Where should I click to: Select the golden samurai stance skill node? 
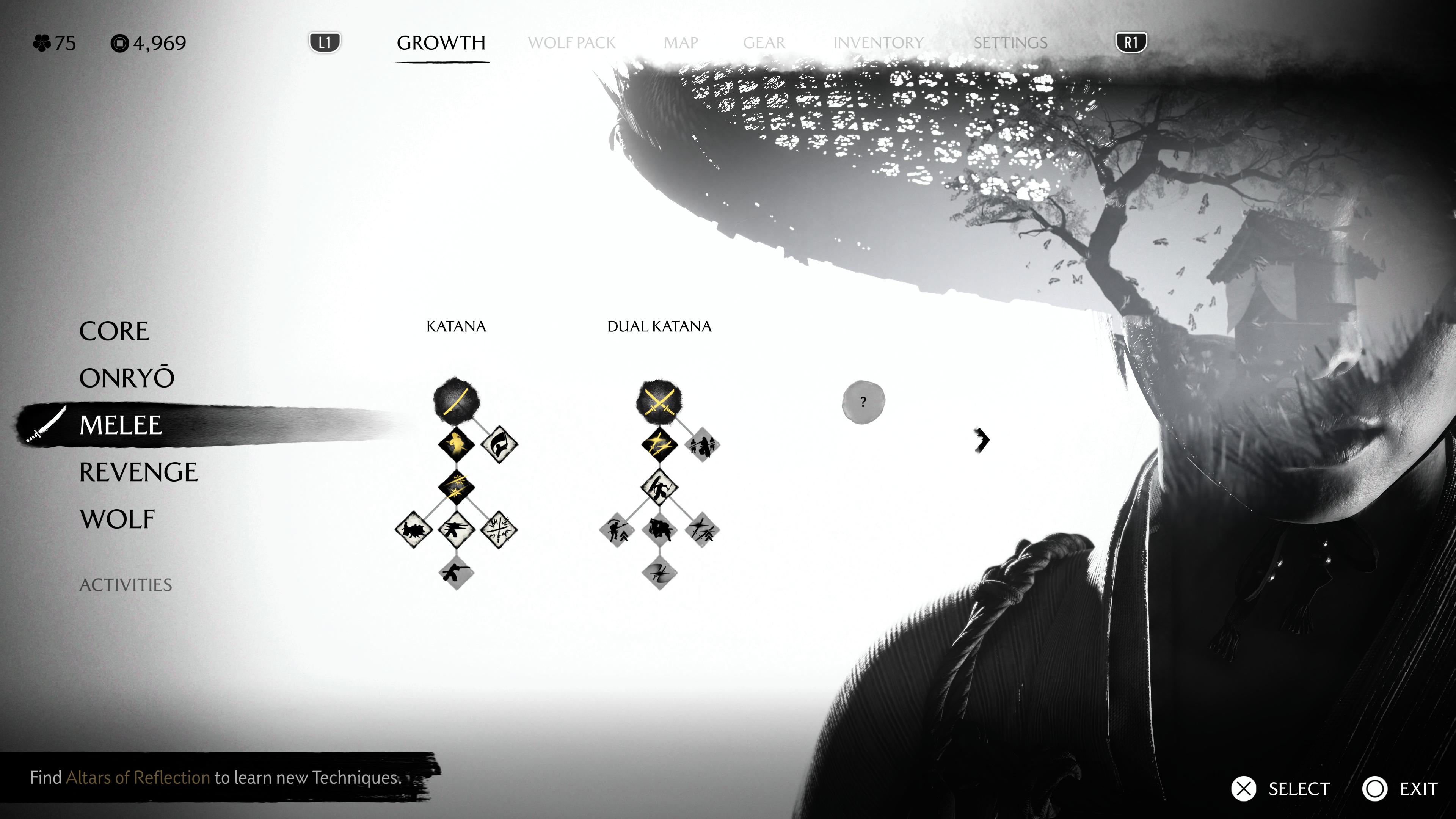[x=456, y=444]
